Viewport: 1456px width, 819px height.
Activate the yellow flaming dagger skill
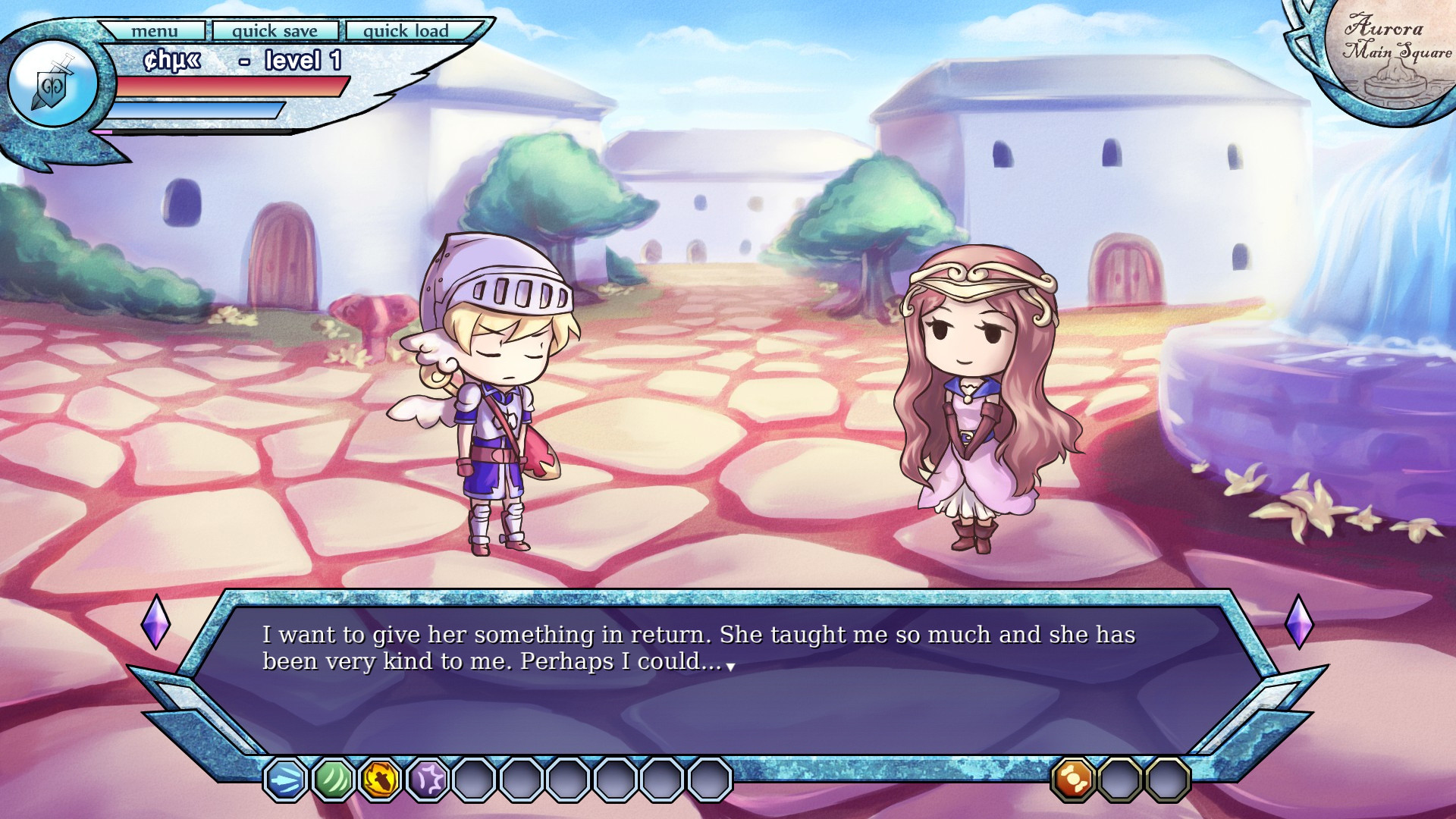pos(380,779)
